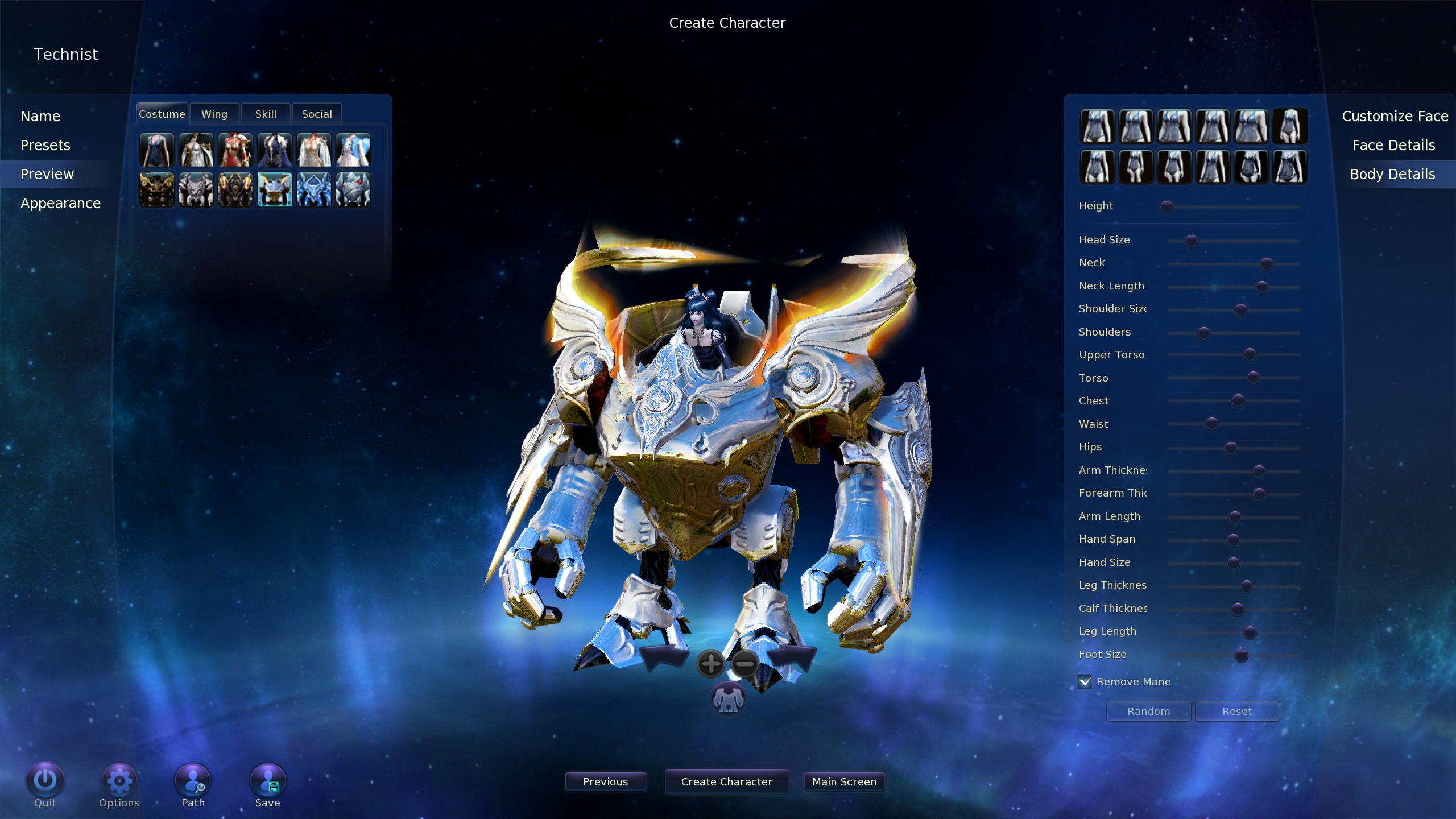Randomize body with the Random button
This screenshot has width=1456, height=819.
(x=1148, y=712)
